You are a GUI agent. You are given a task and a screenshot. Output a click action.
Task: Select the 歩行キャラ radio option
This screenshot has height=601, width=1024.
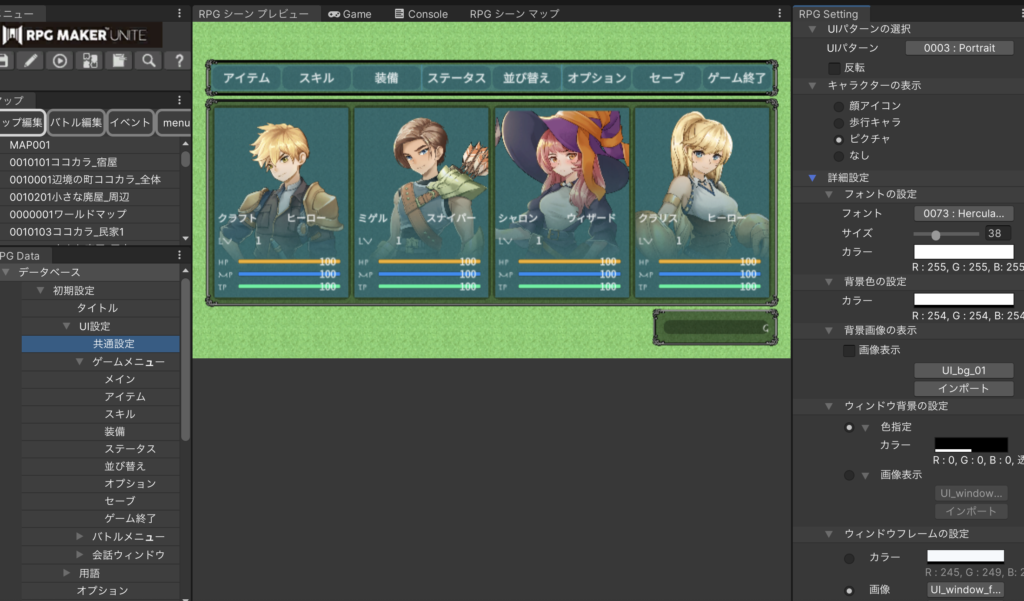pyautogui.click(x=838, y=122)
